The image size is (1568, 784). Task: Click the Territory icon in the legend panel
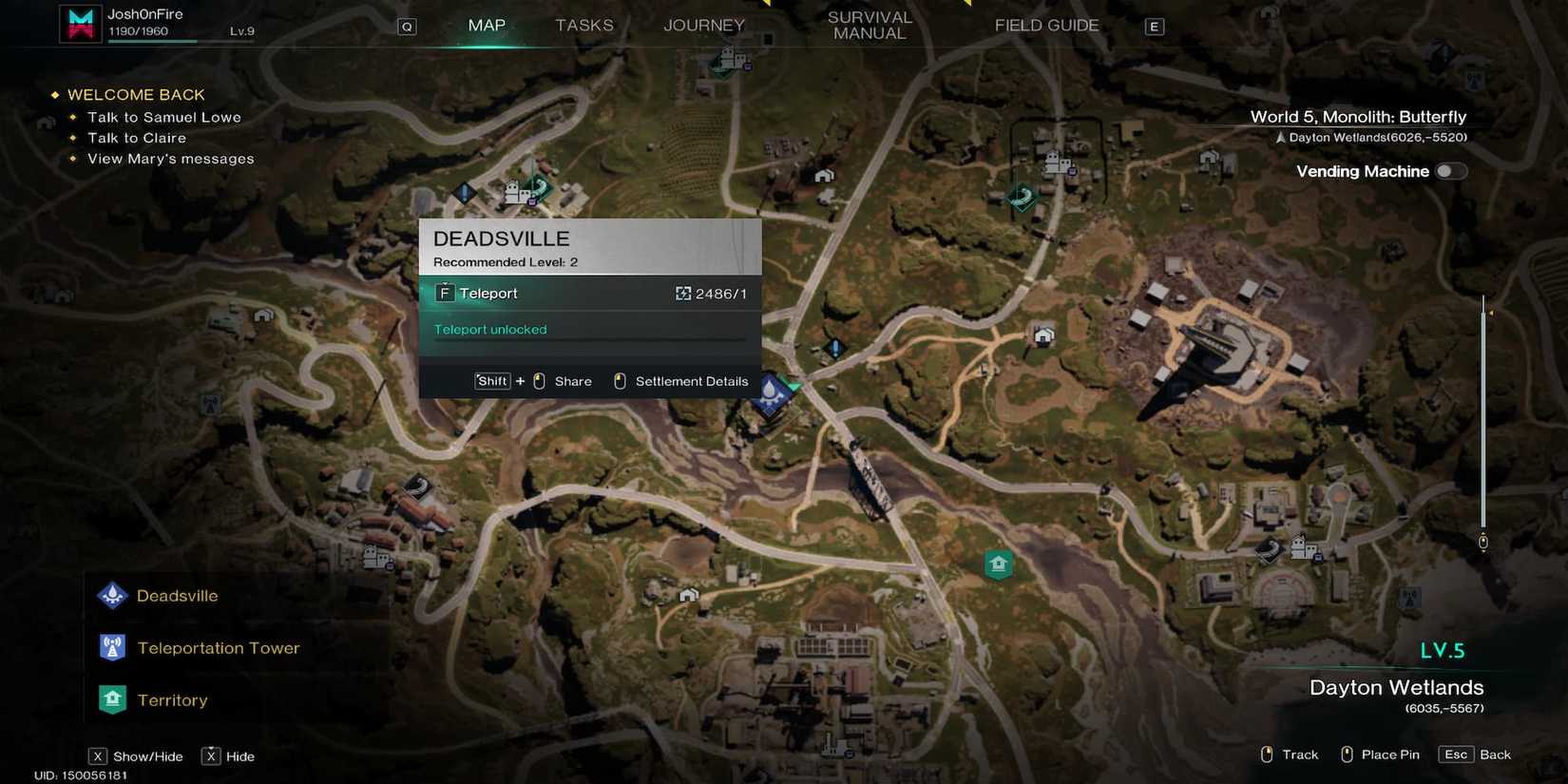click(112, 699)
